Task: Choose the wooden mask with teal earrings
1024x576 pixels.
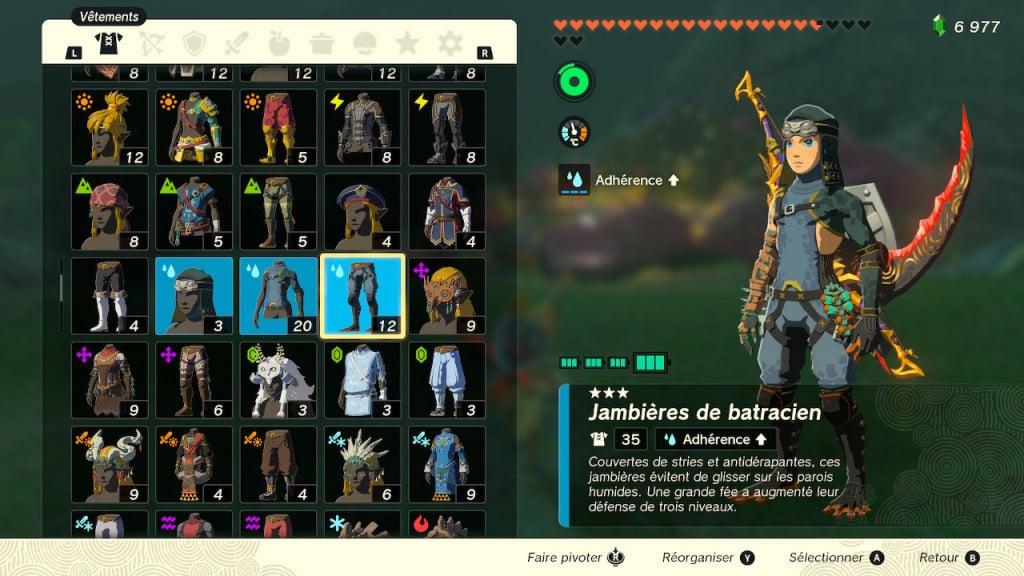Action: 446,296
